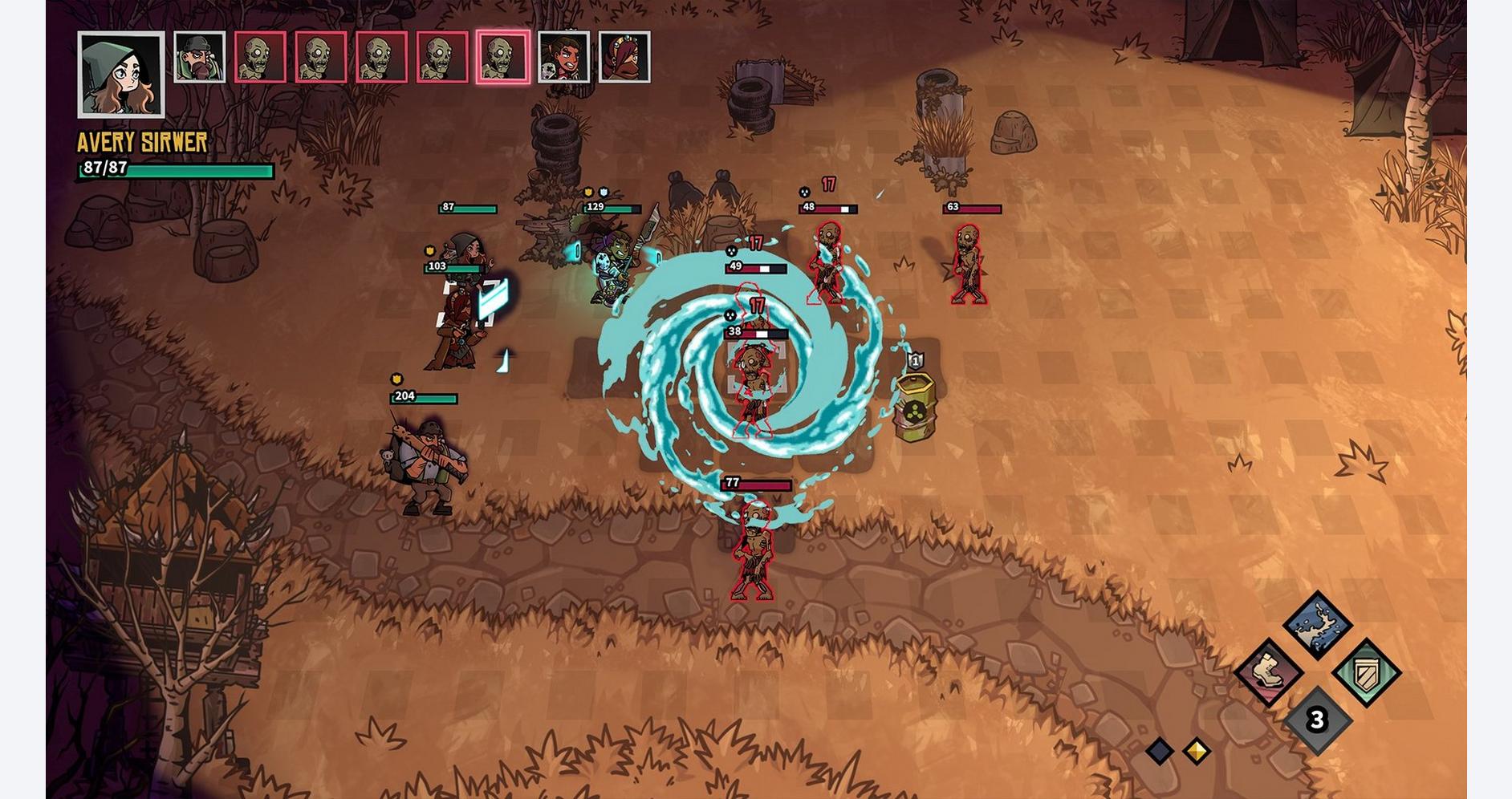Viewport: 1512px width, 799px height.
Task: Click the gold action point diamond
Action: (x=1197, y=751)
